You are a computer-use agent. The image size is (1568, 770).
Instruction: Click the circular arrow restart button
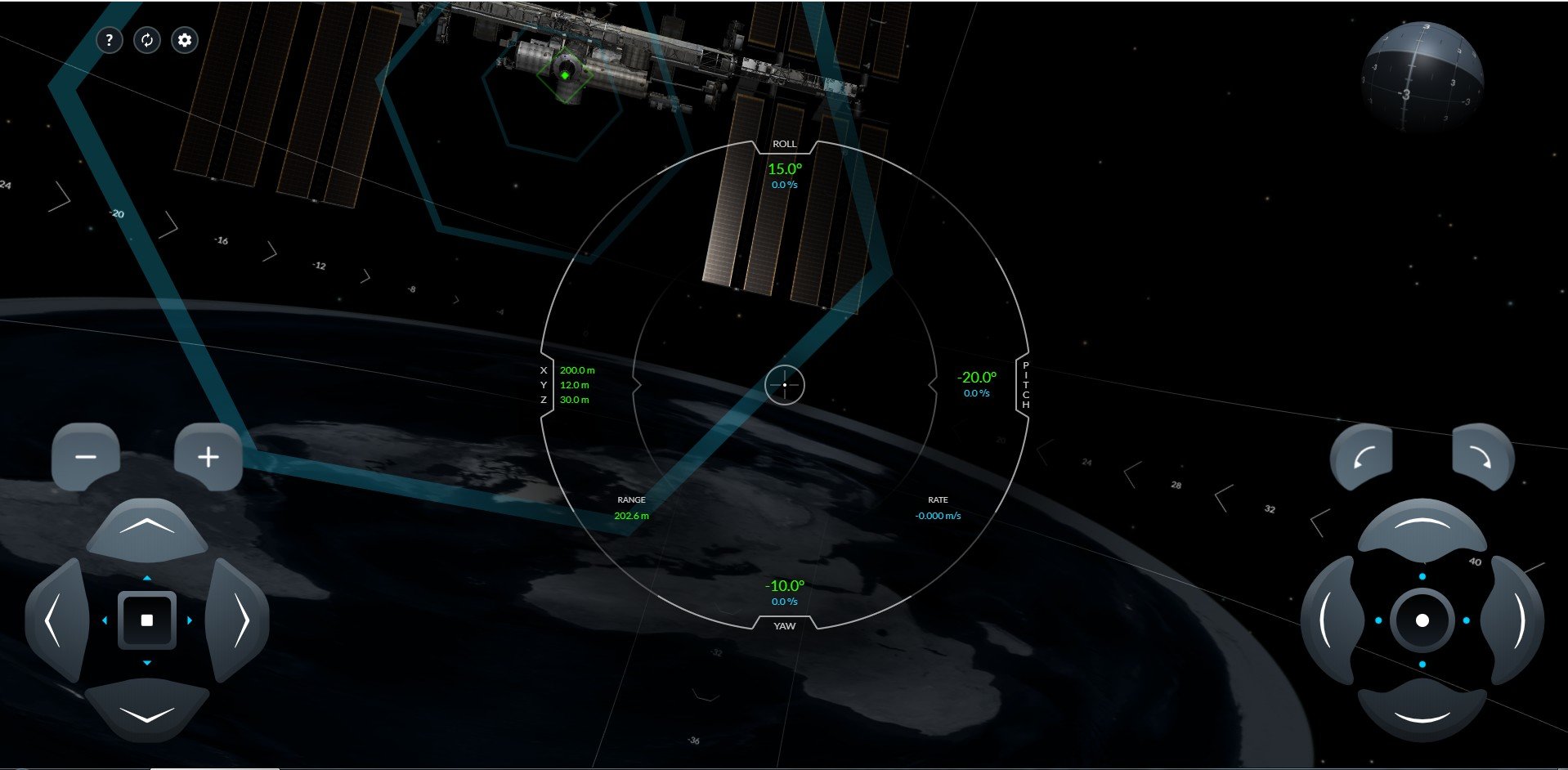coord(147,40)
